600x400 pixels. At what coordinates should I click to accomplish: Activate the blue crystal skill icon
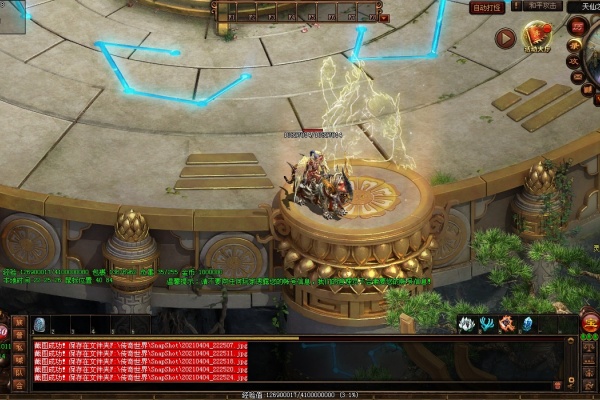[526, 324]
